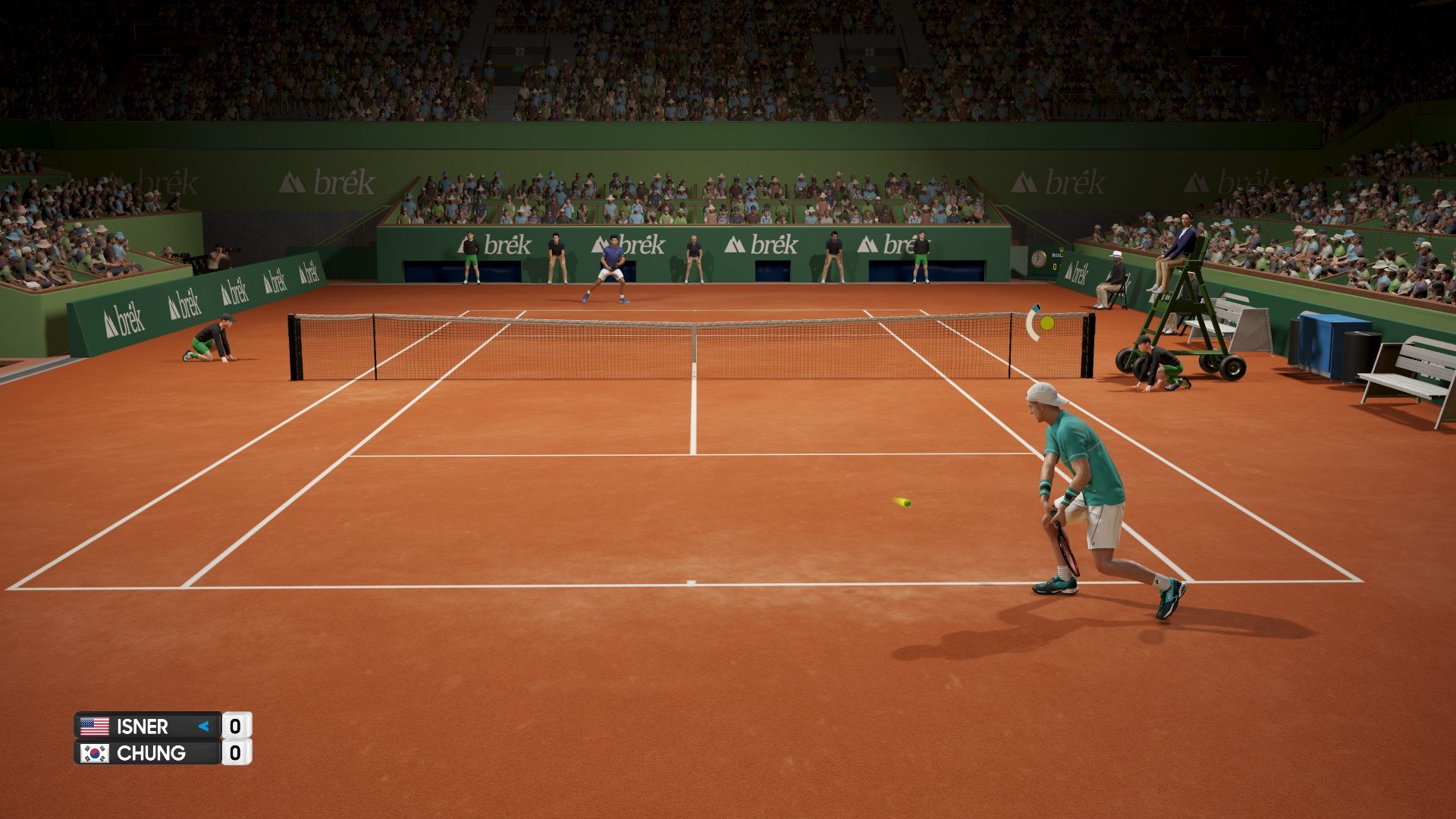Click the blue serve indicator arrow next to ISNER
The image size is (1456, 819).
coord(202,726)
